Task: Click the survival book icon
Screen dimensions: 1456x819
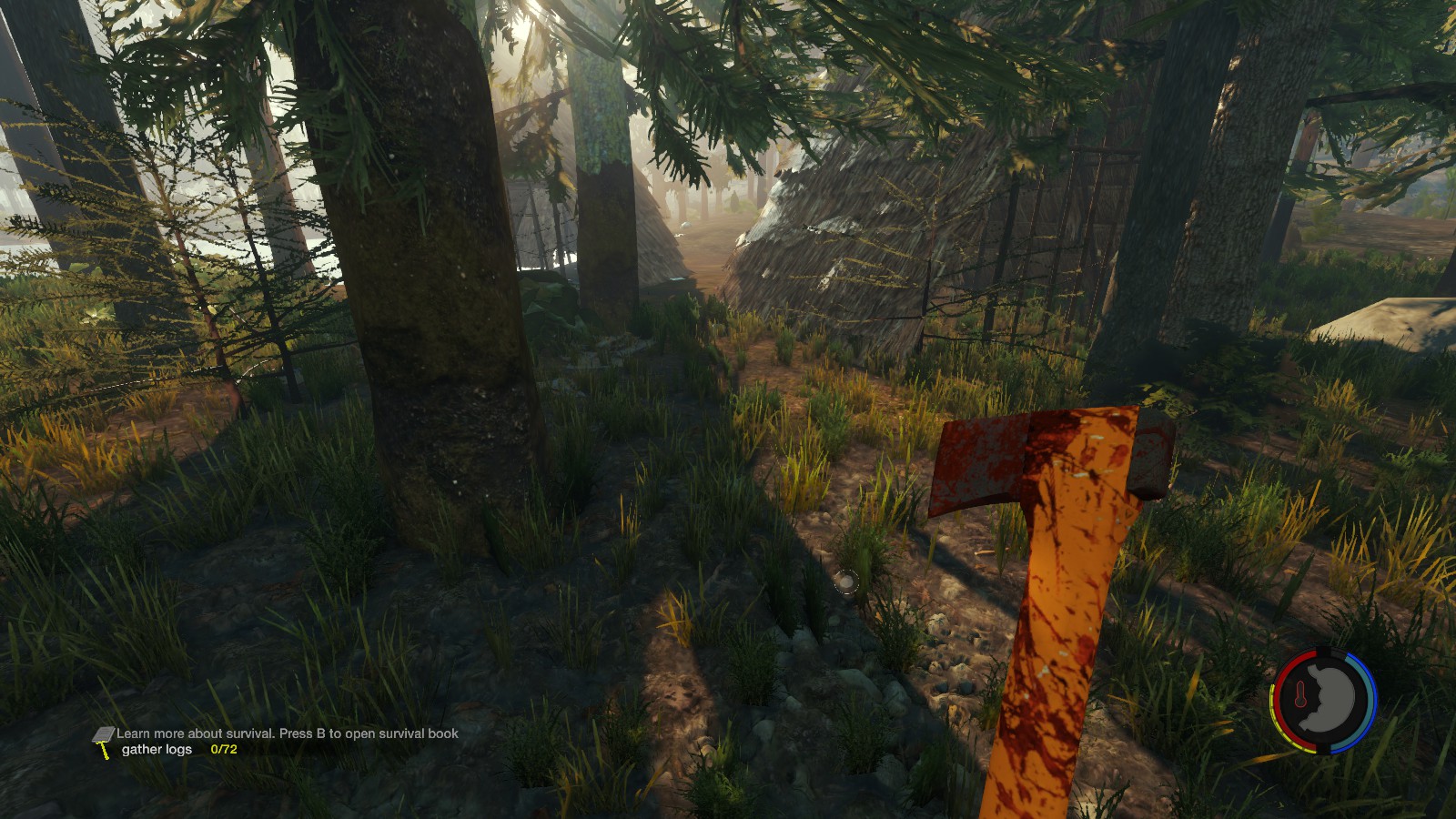Action: click(103, 733)
